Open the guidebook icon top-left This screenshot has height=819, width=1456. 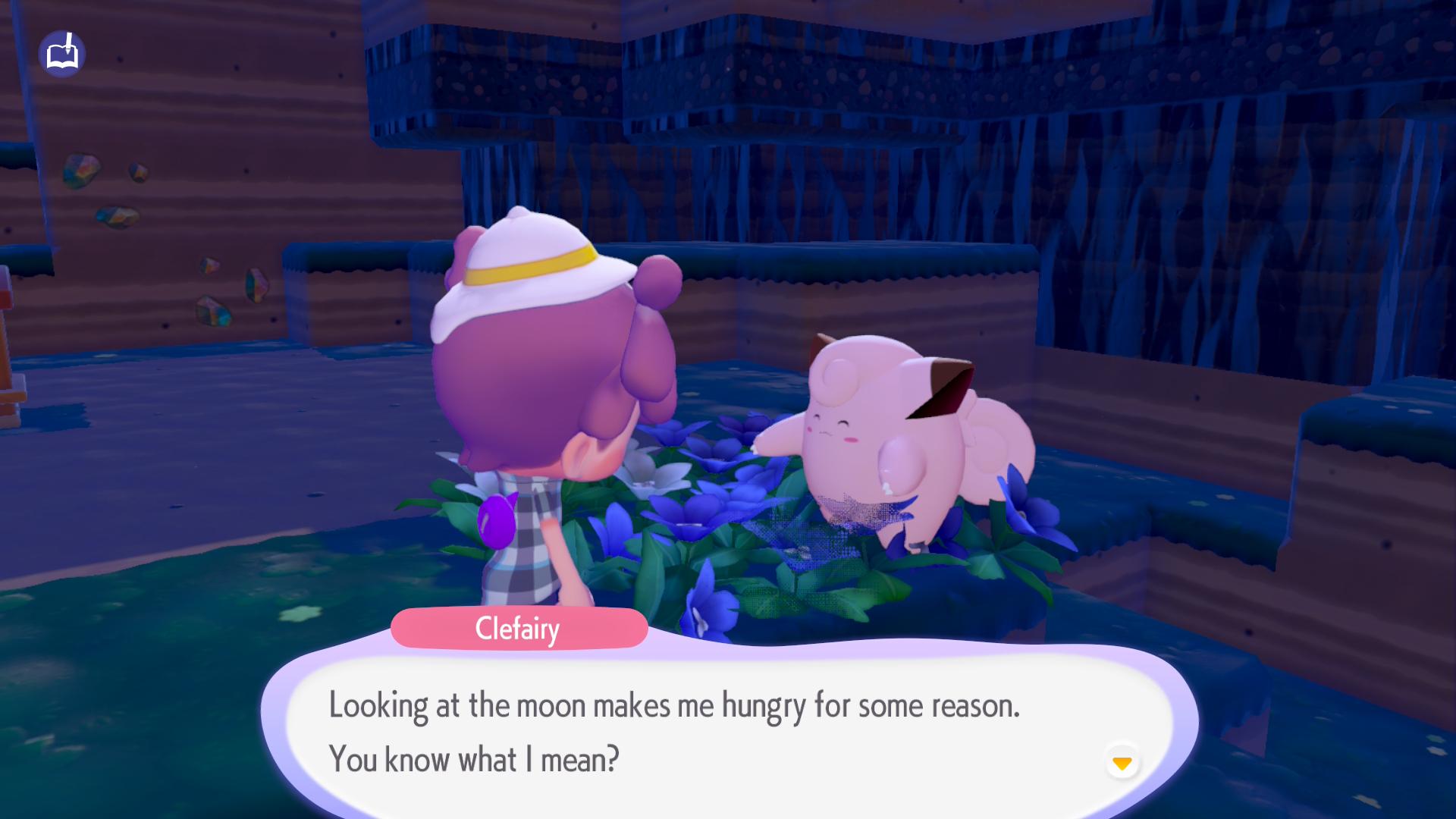click(x=63, y=53)
